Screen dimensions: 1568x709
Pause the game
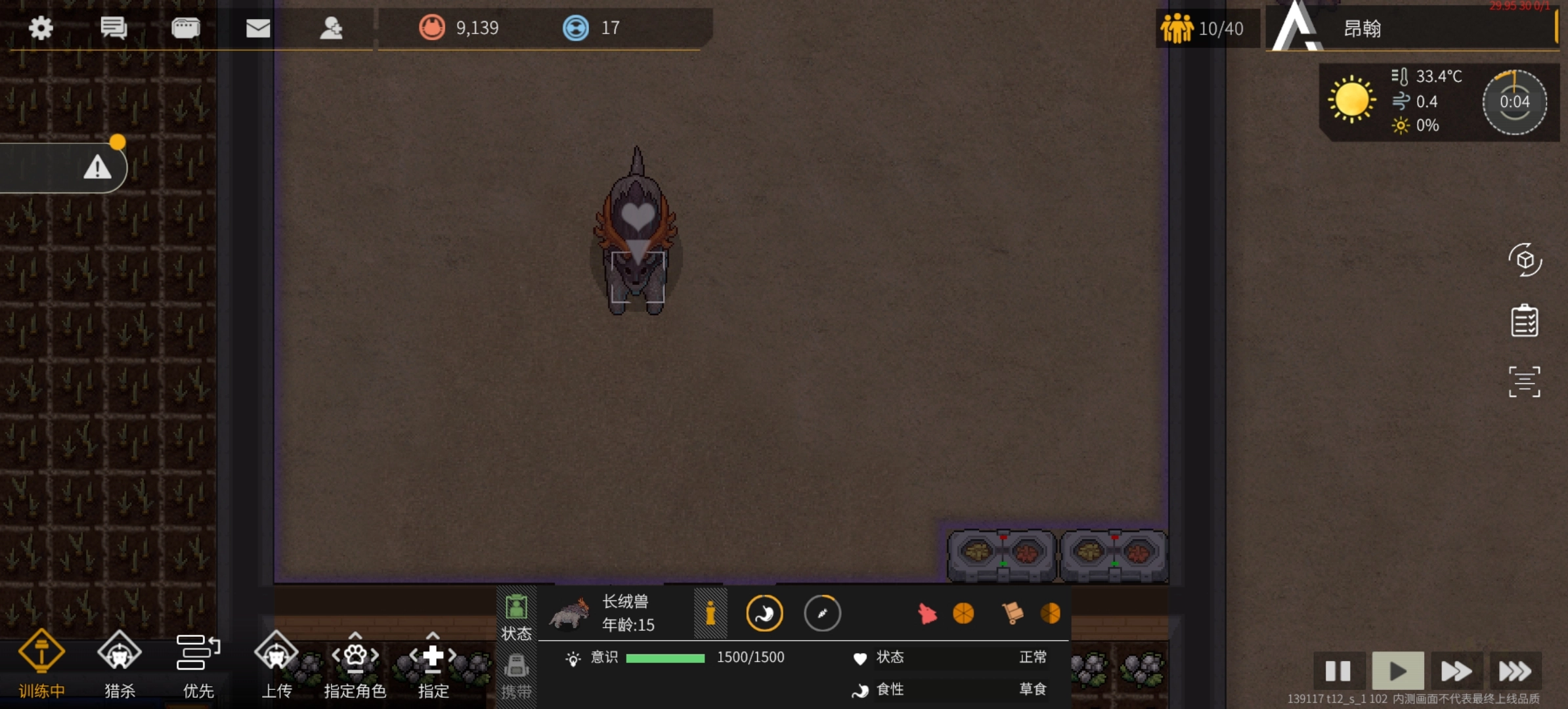point(1338,671)
